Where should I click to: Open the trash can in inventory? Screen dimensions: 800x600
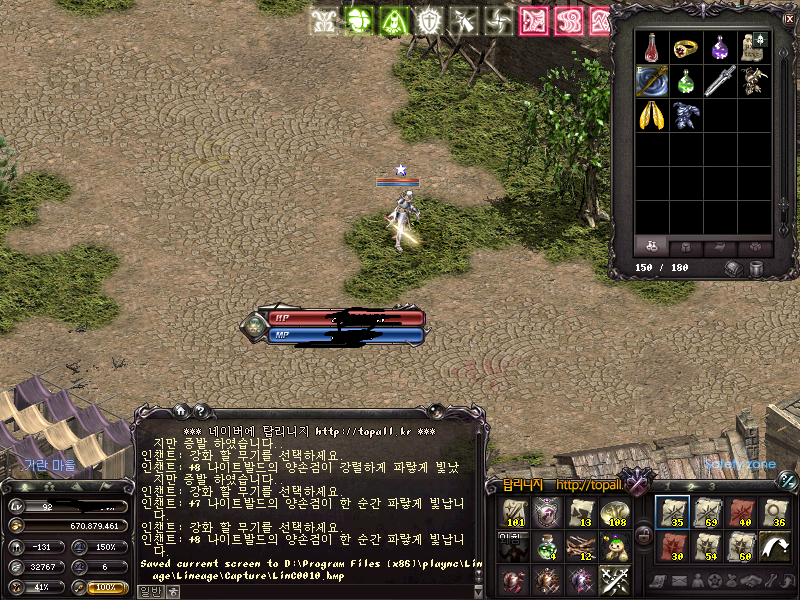pos(755,268)
